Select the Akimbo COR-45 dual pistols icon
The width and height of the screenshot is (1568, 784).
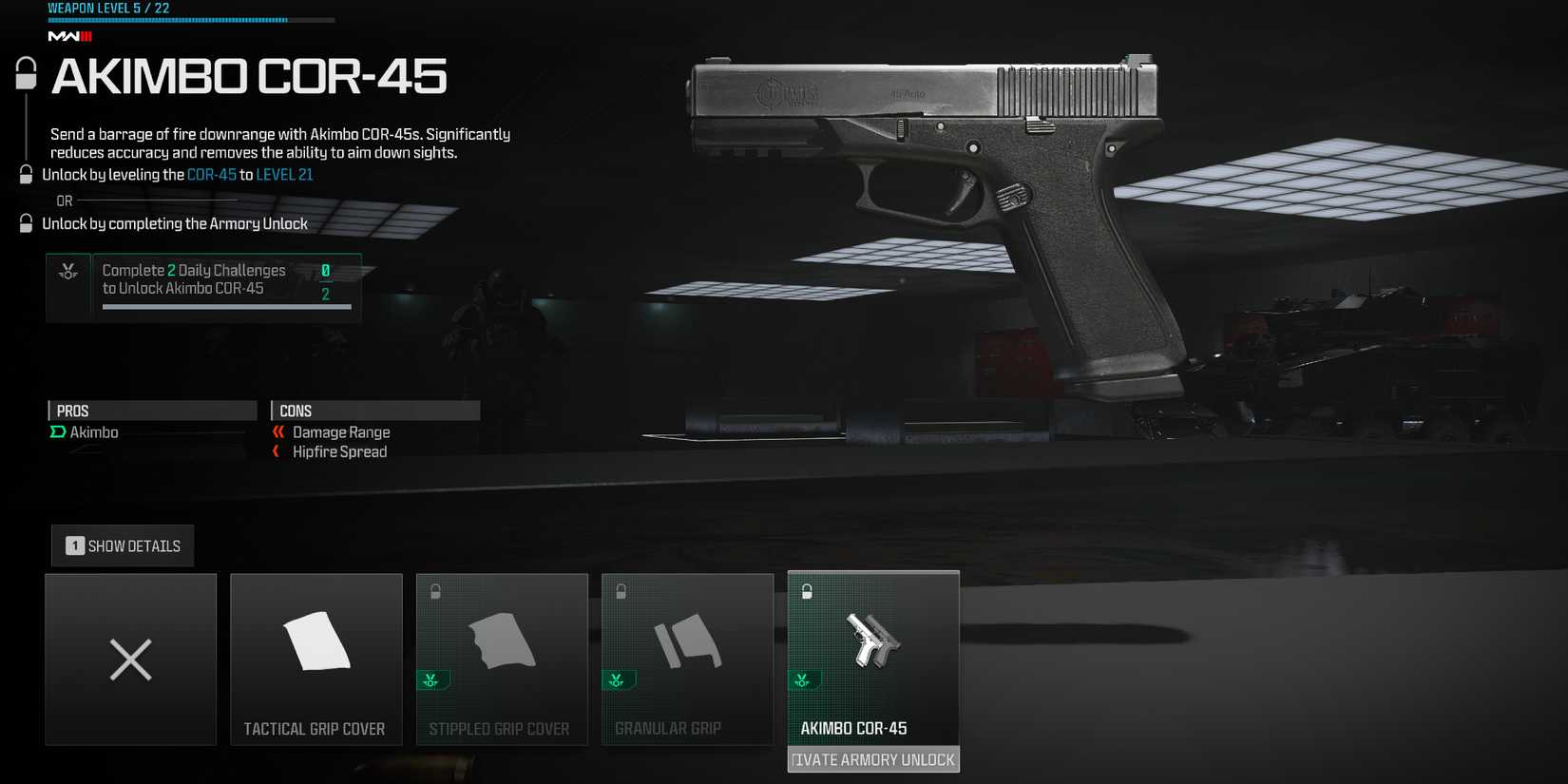(x=872, y=641)
